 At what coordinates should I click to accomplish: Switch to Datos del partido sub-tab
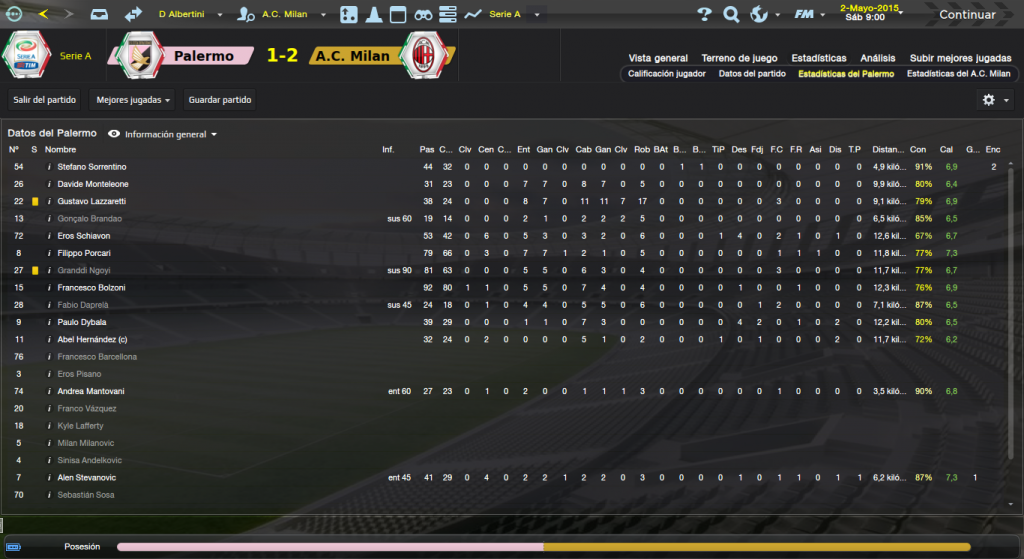752,74
